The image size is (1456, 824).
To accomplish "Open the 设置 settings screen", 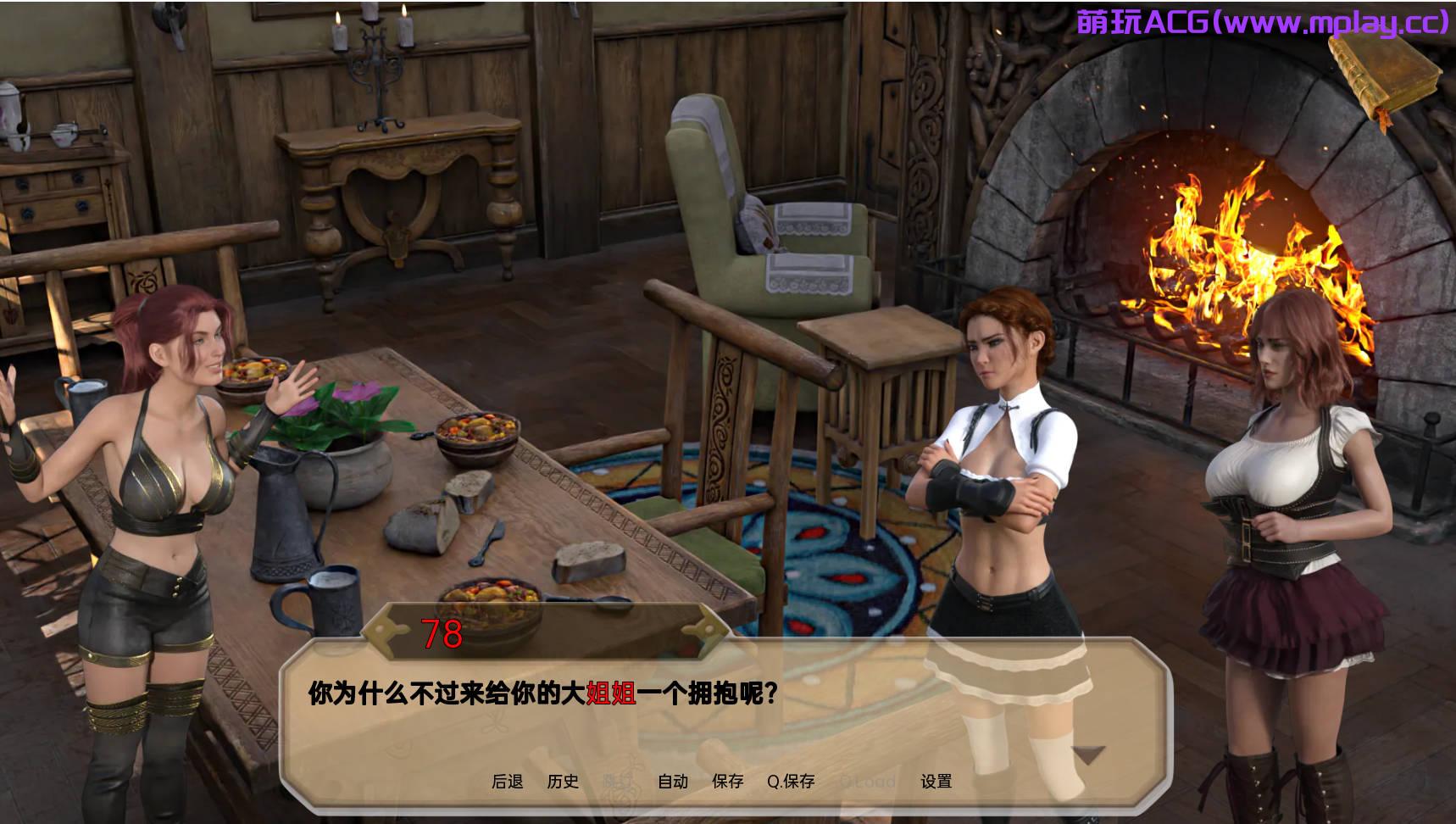I will click(937, 782).
